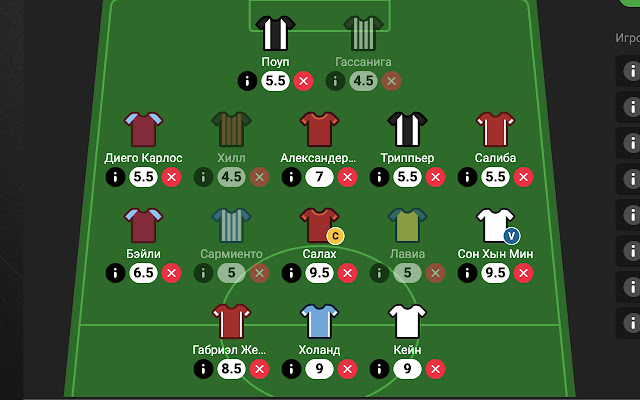The height and width of the screenshot is (400, 640).
Task: Remove Диего Карлос from the team
Action: point(171,177)
